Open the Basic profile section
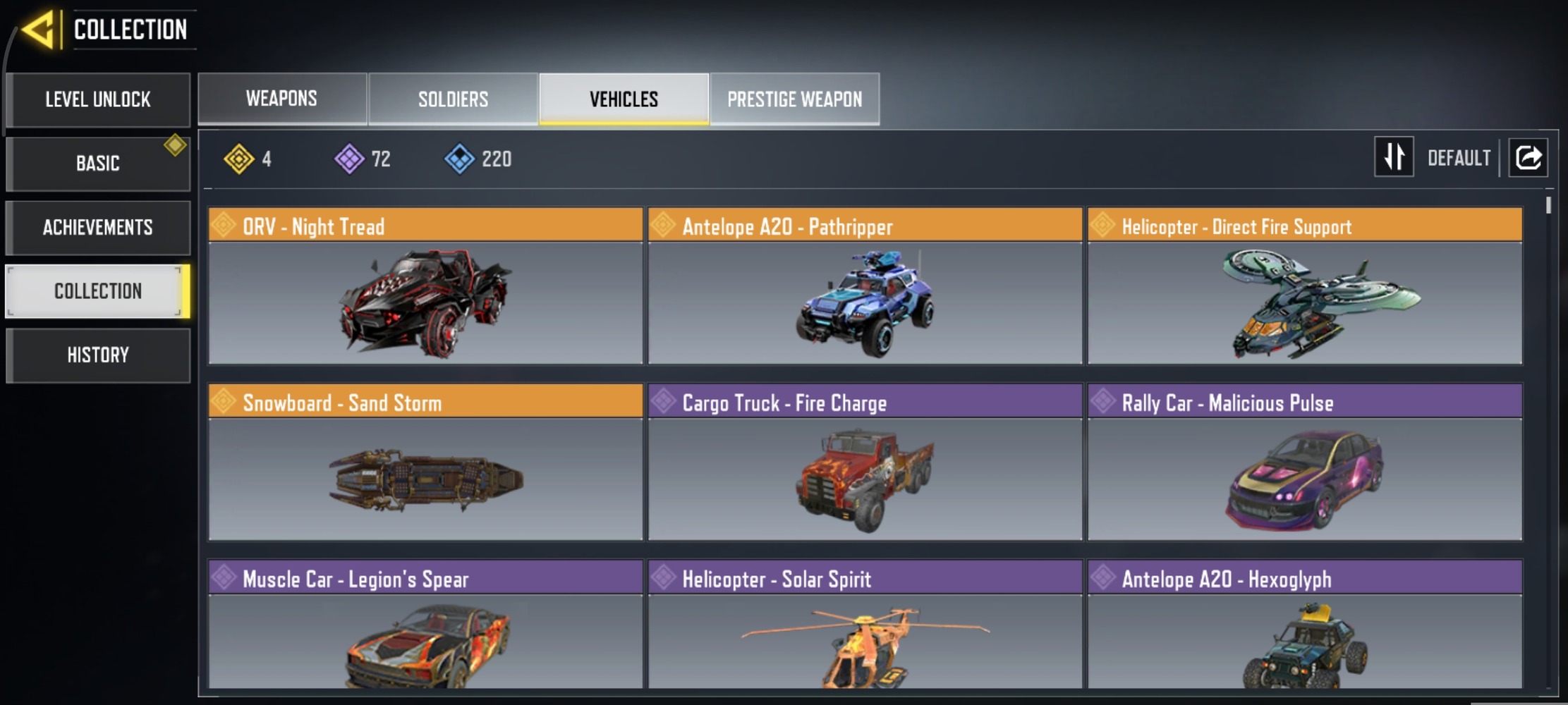 pos(98,164)
